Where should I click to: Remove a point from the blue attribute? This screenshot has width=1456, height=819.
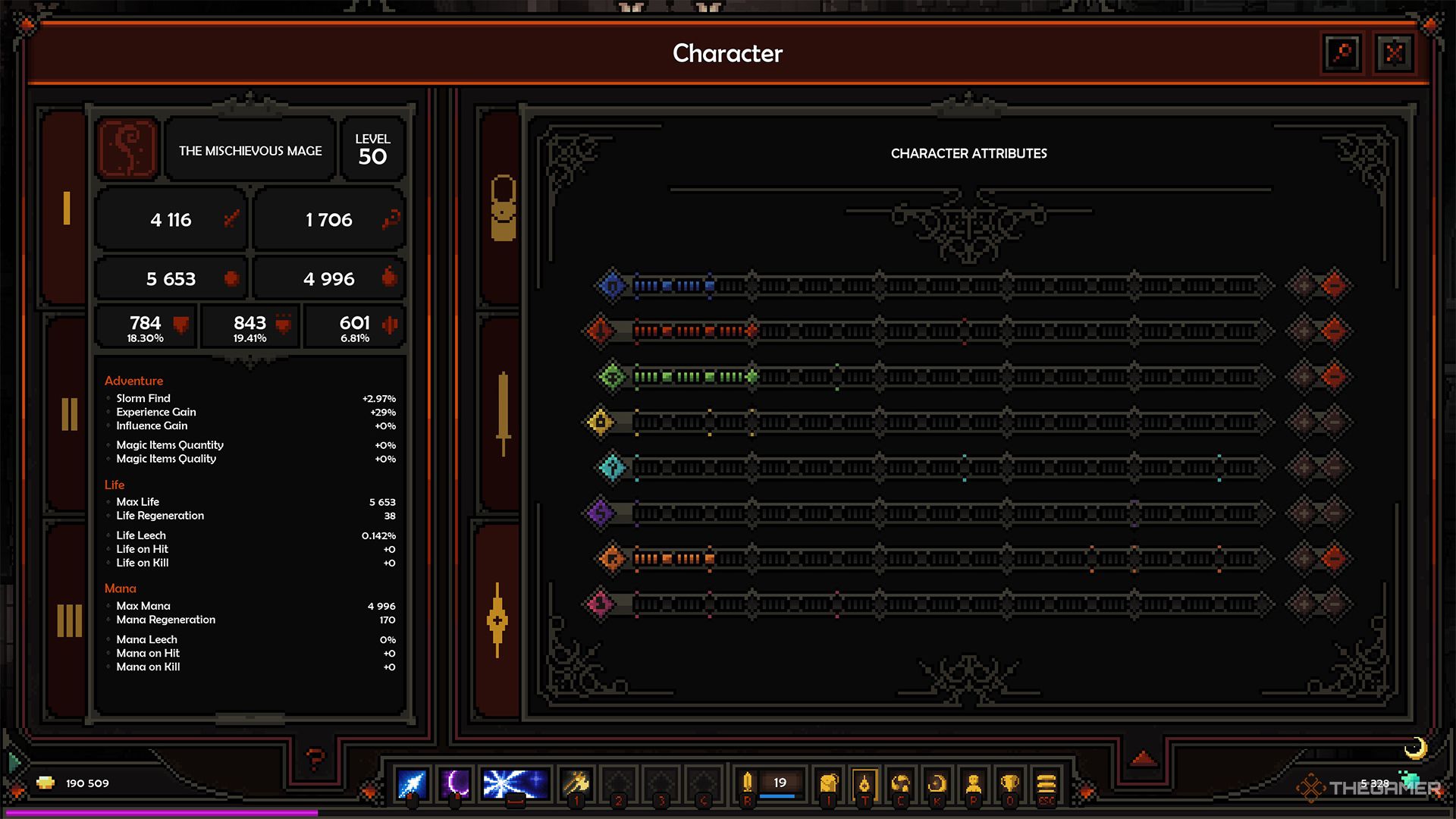click(x=1333, y=286)
